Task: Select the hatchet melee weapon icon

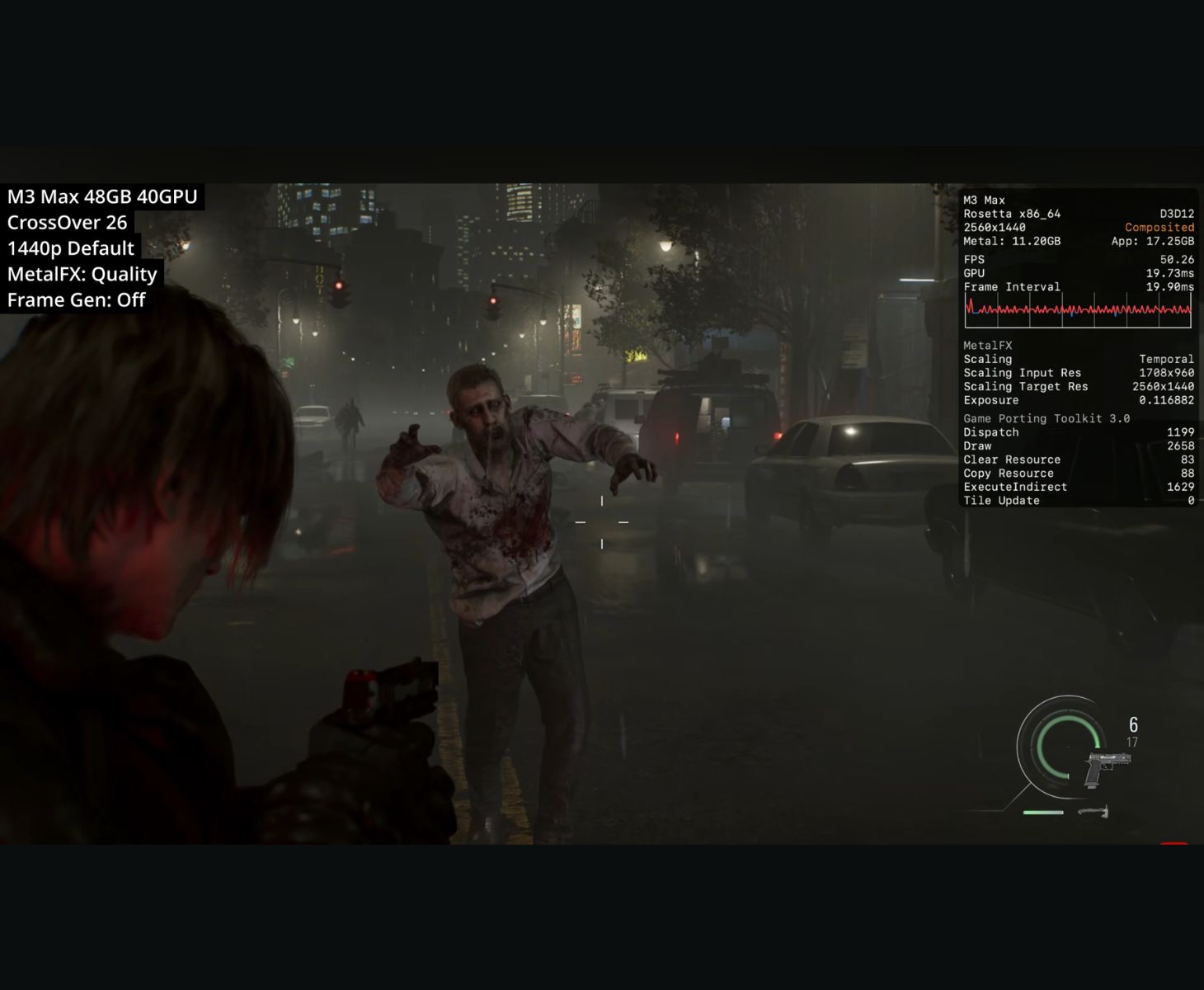Action: point(1093,812)
